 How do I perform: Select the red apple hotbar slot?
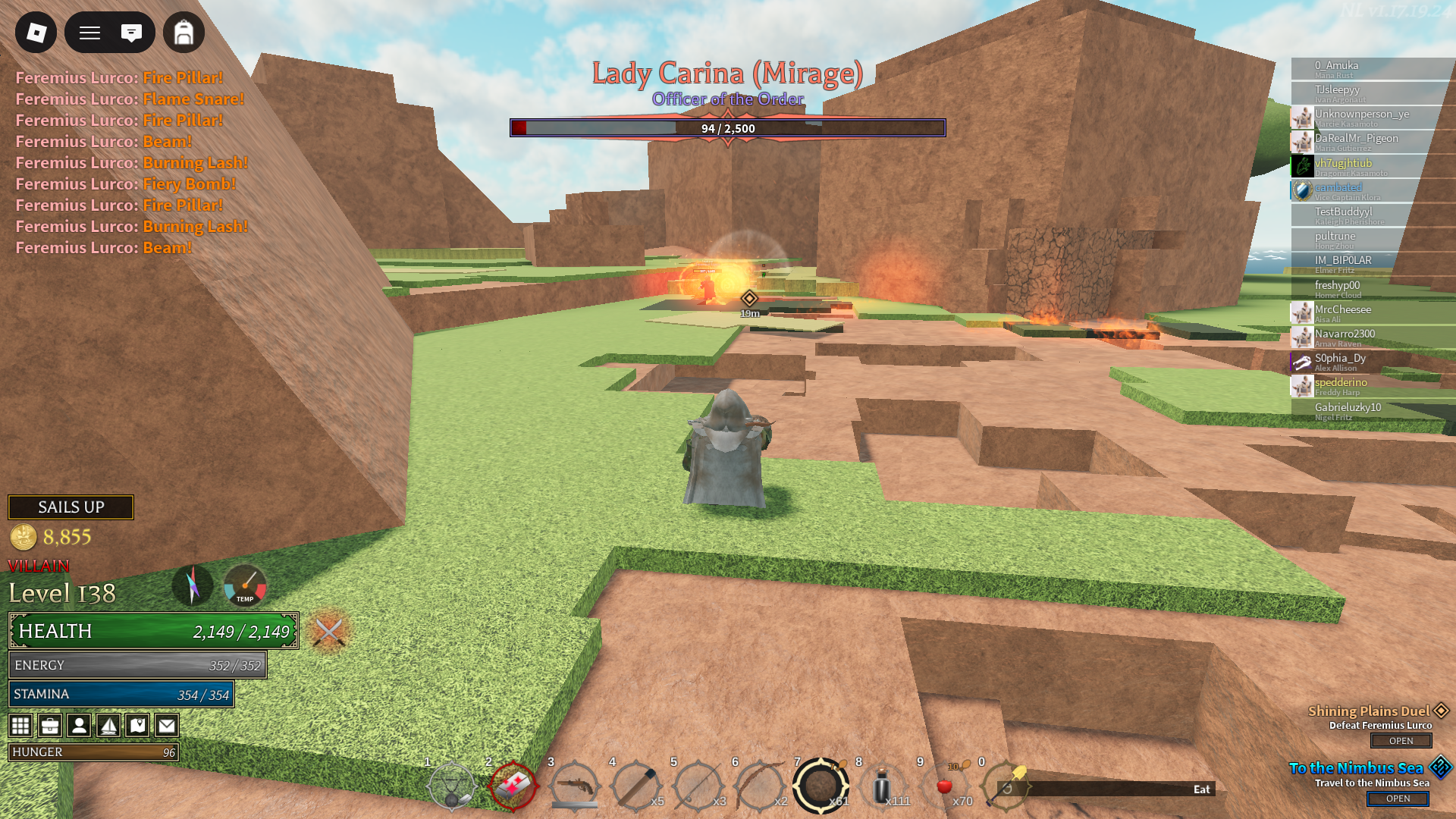[x=944, y=786]
